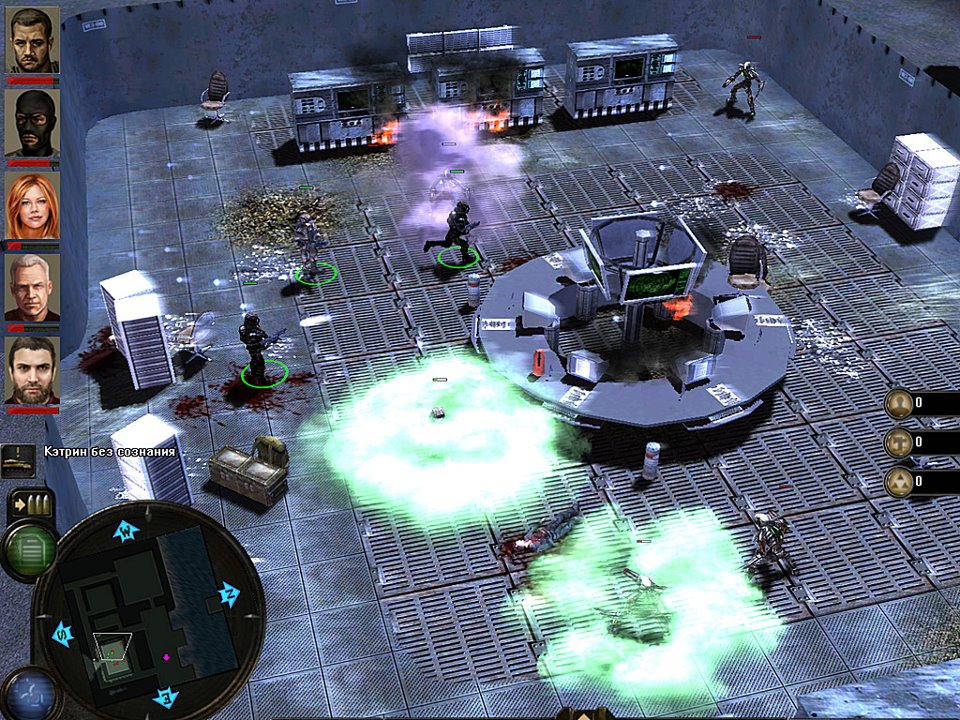Choose the white-haired older man's portrait
The image size is (960, 720).
[x=33, y=287]
